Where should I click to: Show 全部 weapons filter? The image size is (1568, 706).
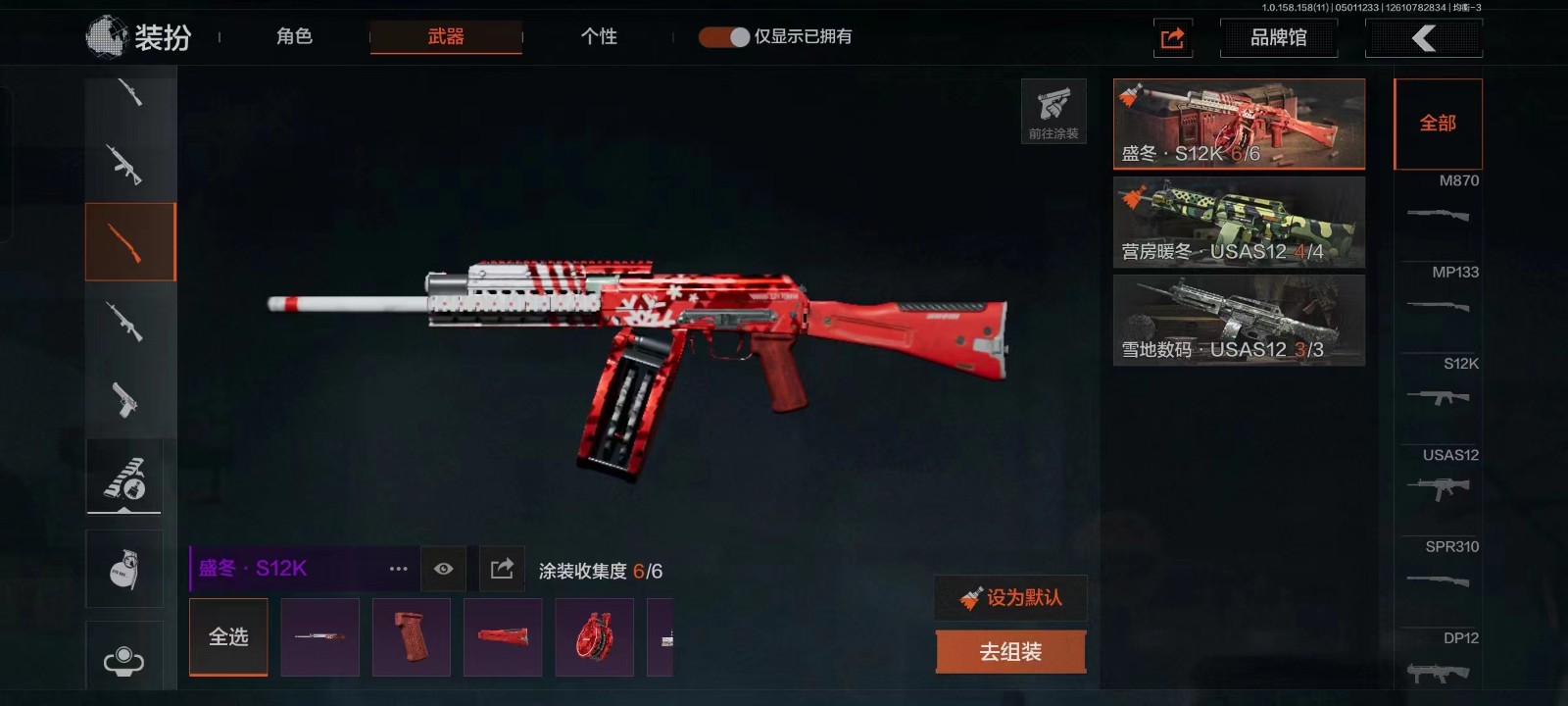point(1438,124)
